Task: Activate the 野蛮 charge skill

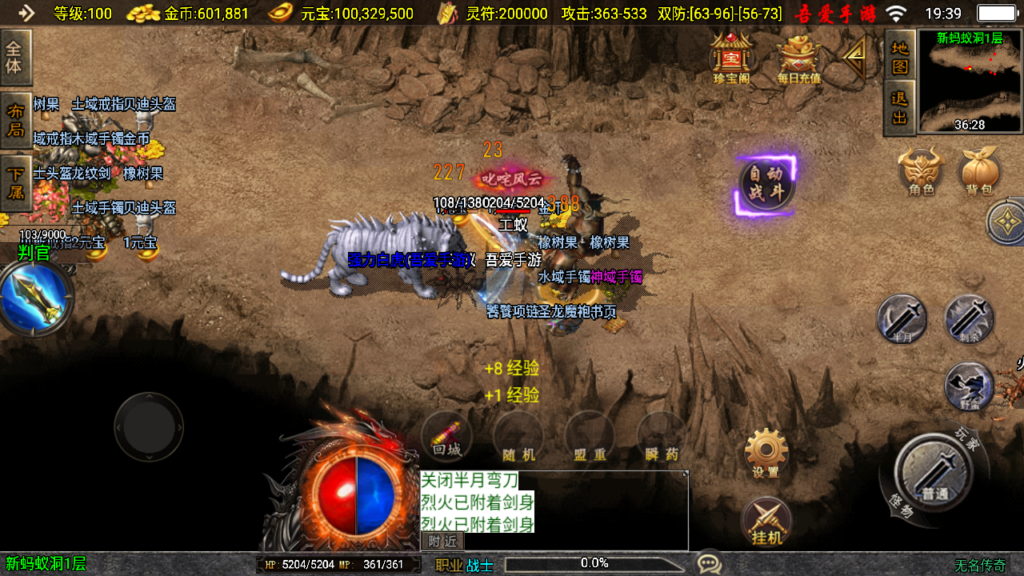Action: click(x=968, y=386)
